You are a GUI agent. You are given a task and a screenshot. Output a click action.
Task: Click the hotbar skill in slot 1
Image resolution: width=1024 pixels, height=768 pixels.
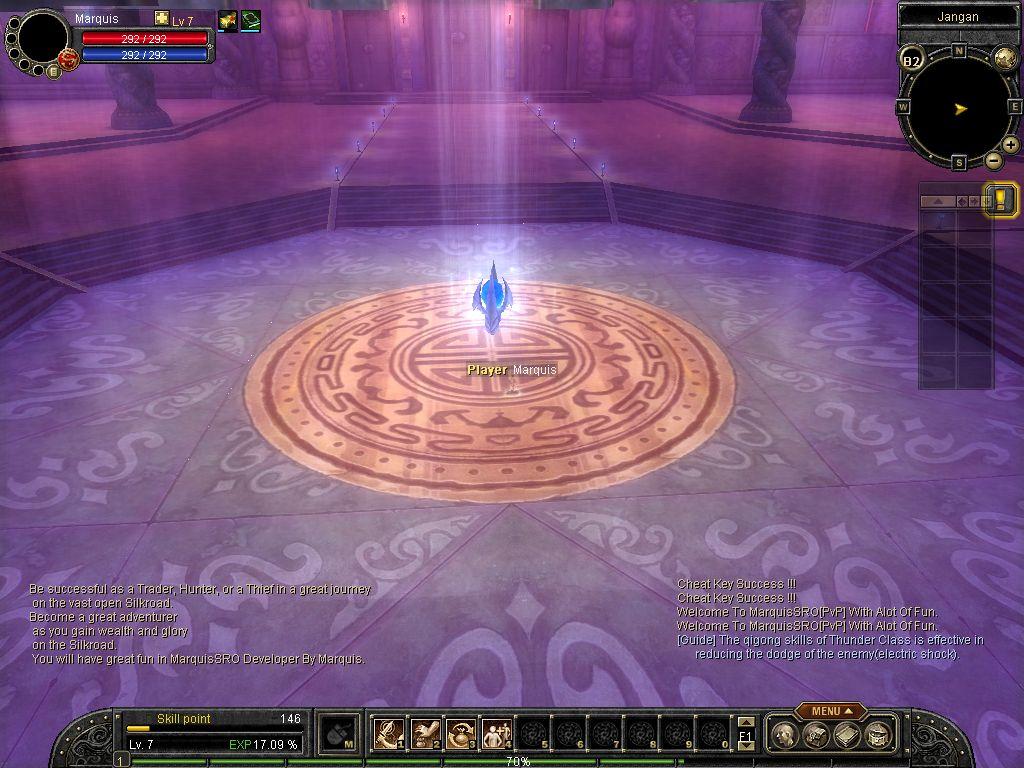pos(388,734)
